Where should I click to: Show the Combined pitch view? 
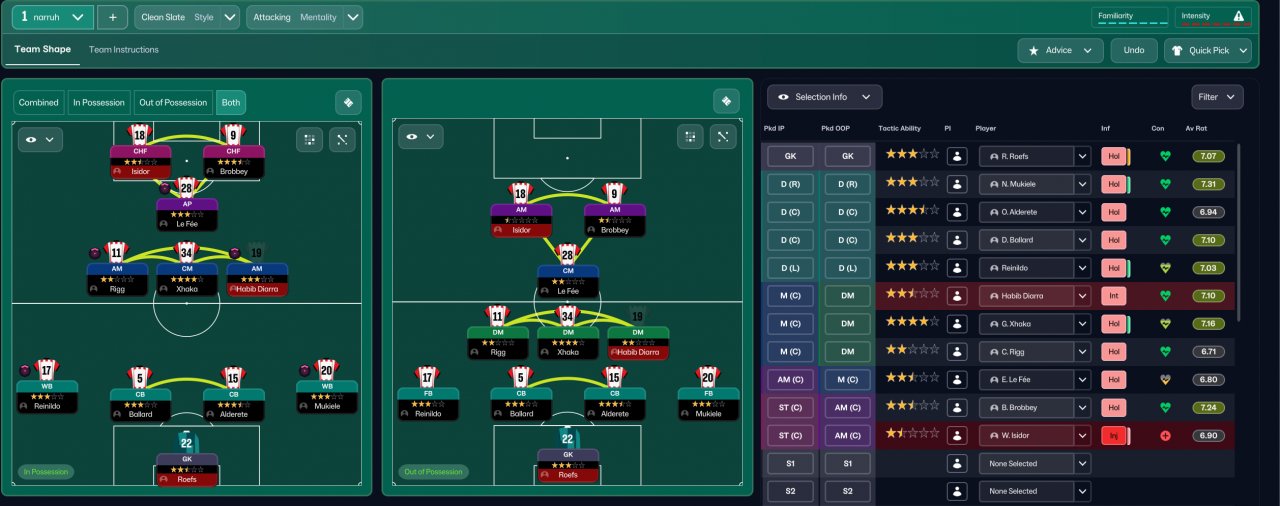coord(39,102)
